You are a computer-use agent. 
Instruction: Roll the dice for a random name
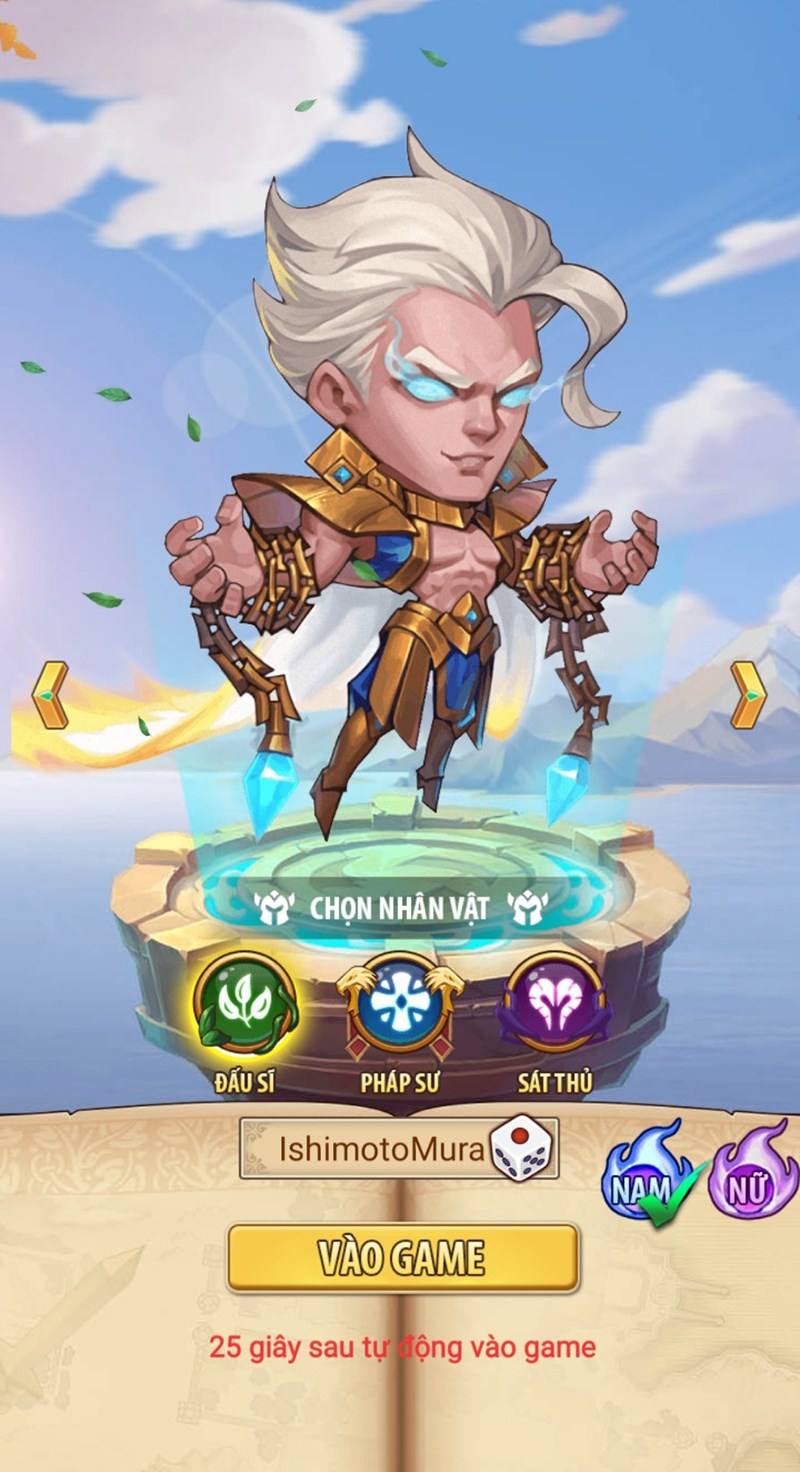(522, 1150)
